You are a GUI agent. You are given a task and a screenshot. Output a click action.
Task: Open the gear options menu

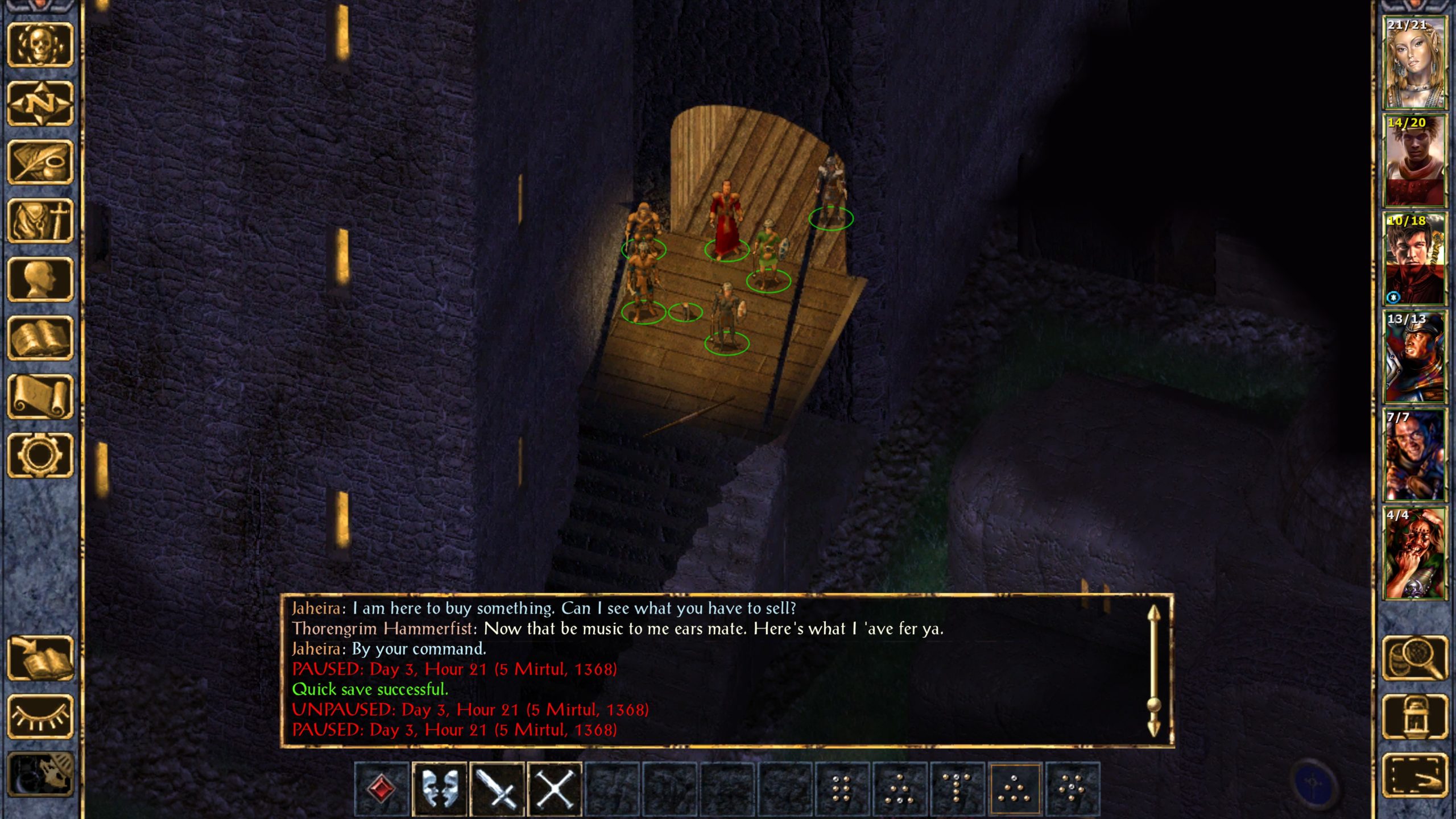click(40, 456)
